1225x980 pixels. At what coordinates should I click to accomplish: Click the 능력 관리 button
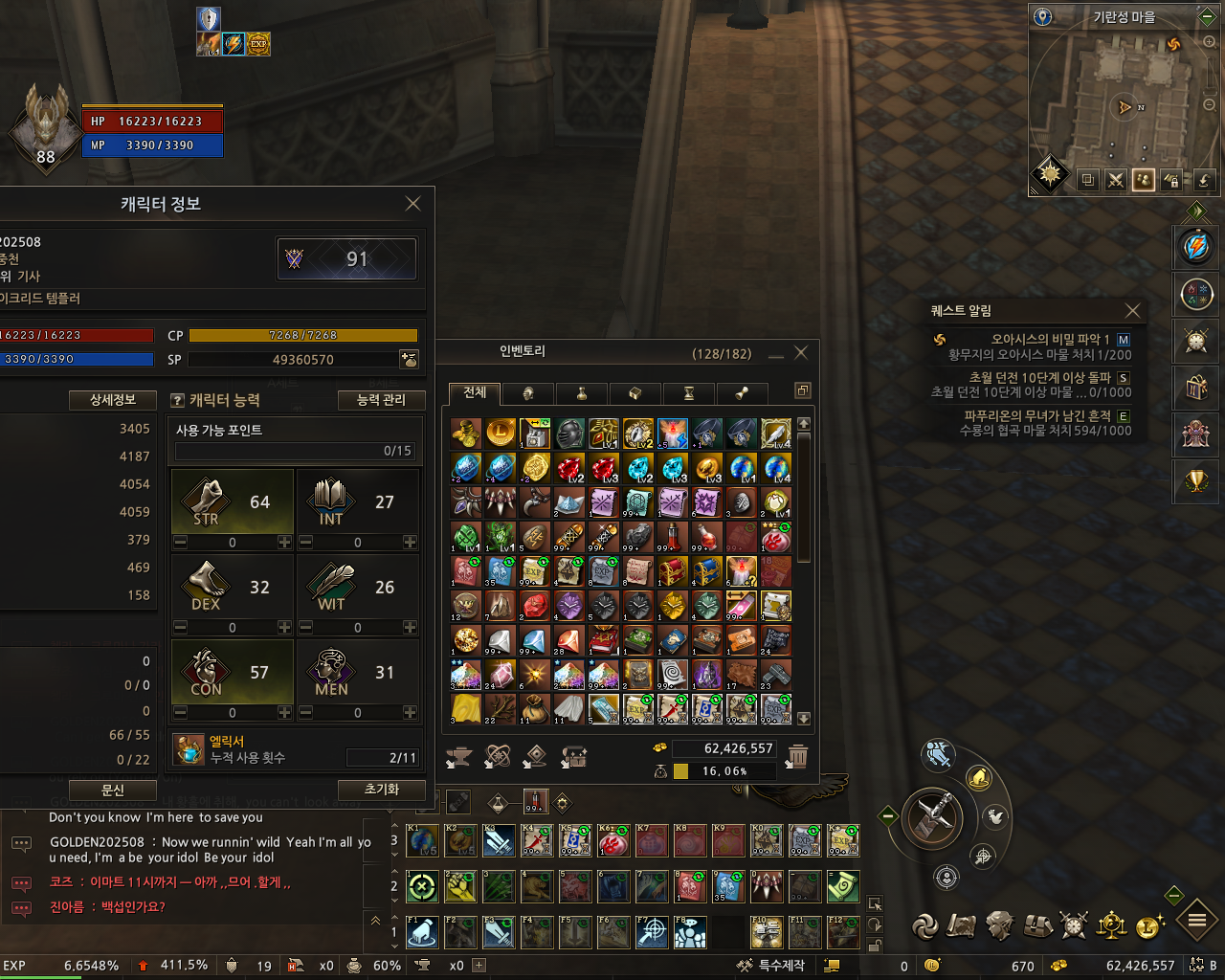point(380,400)
